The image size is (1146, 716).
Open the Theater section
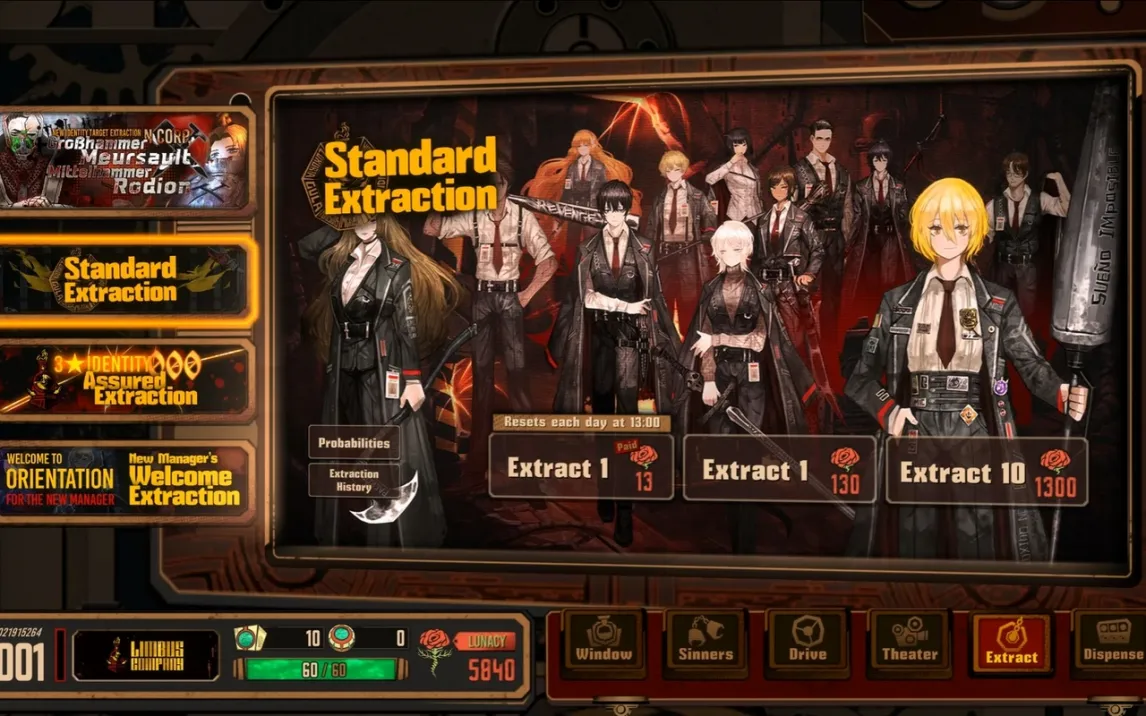coord(909,641)
